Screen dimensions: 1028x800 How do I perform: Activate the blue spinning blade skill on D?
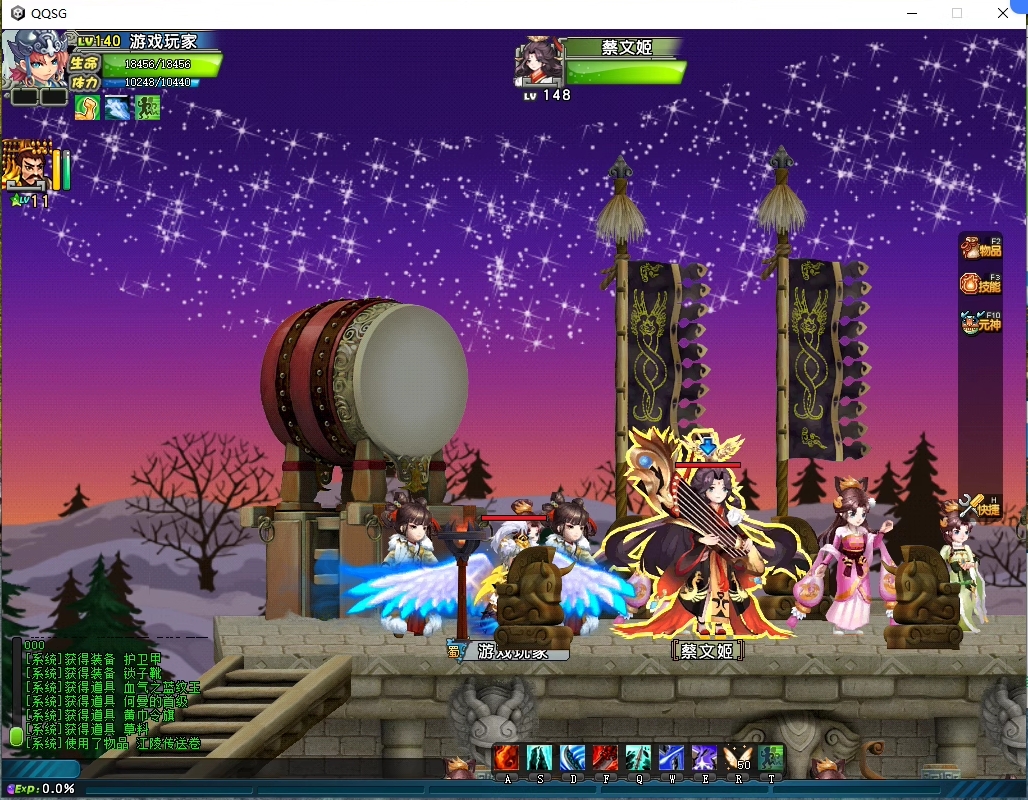click(x=573, y=758)
